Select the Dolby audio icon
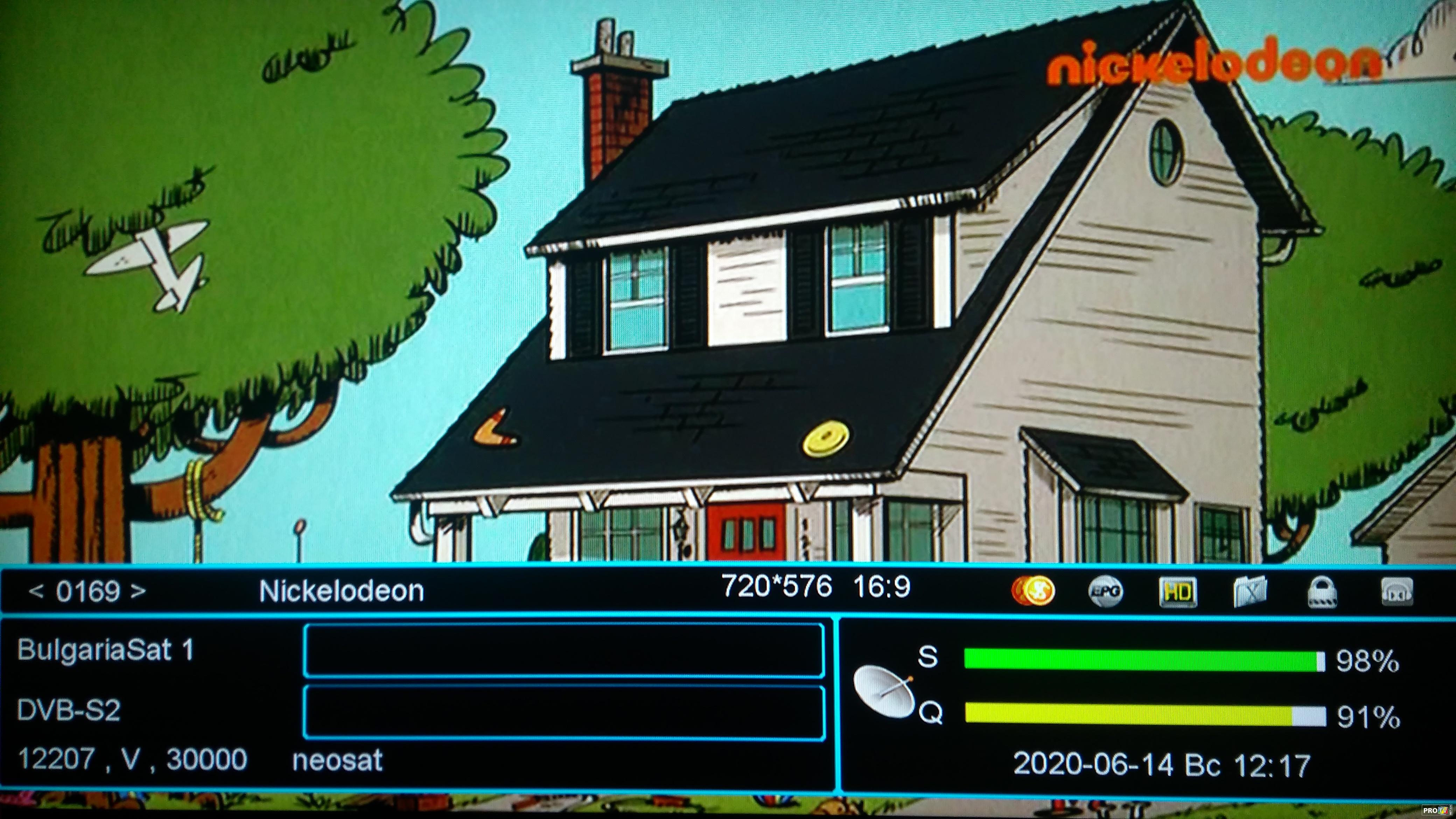Image resolution: width=1456 pixels, height=819 pixels. [1395, 592]
